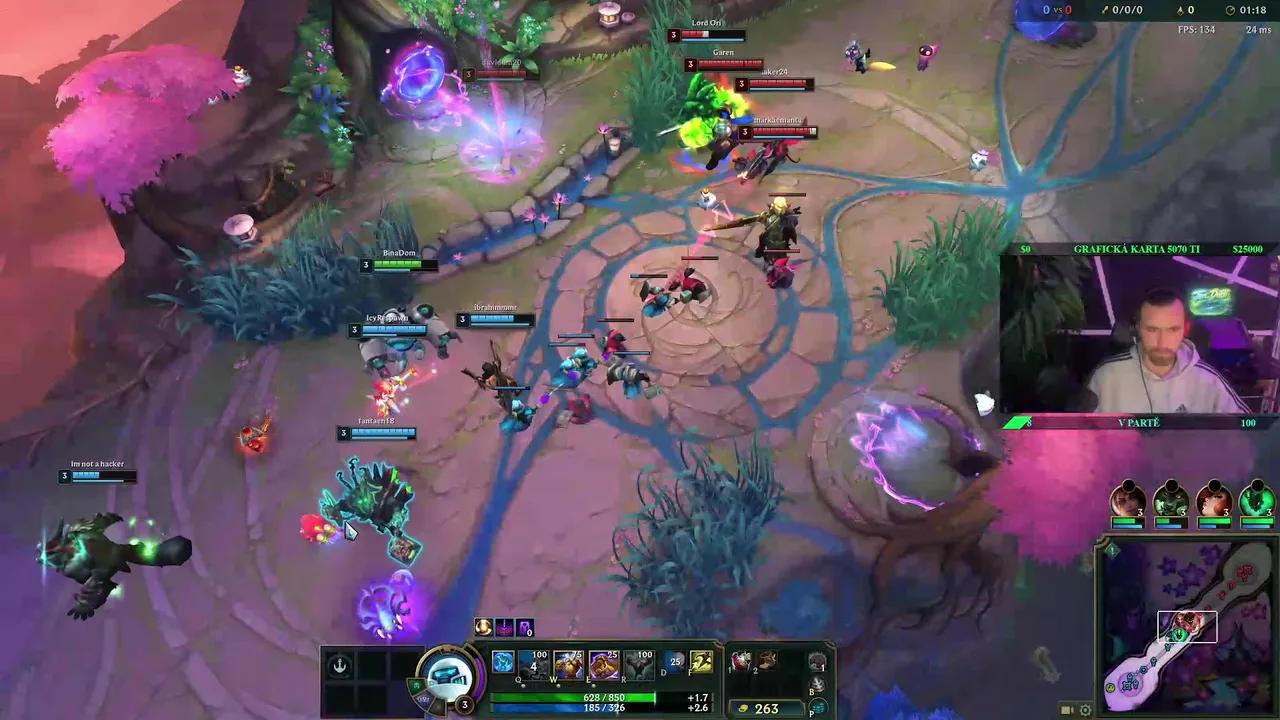
Task: Click the Flash summoner spell in the F slot
Action: (x=700, y=663)
